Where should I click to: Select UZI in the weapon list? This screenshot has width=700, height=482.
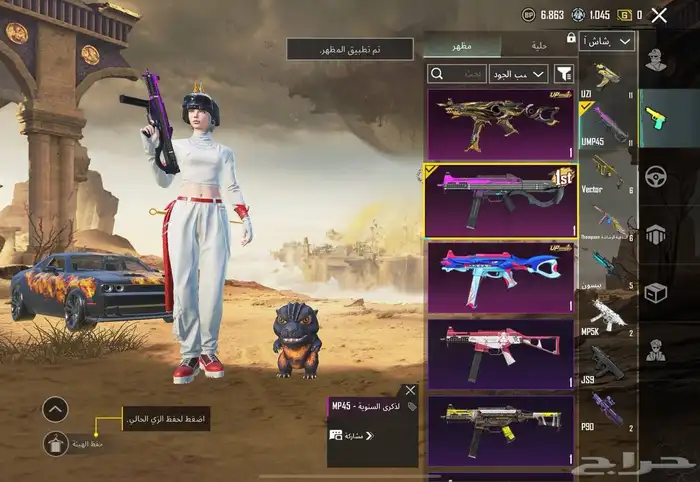[x=607, y=82]
